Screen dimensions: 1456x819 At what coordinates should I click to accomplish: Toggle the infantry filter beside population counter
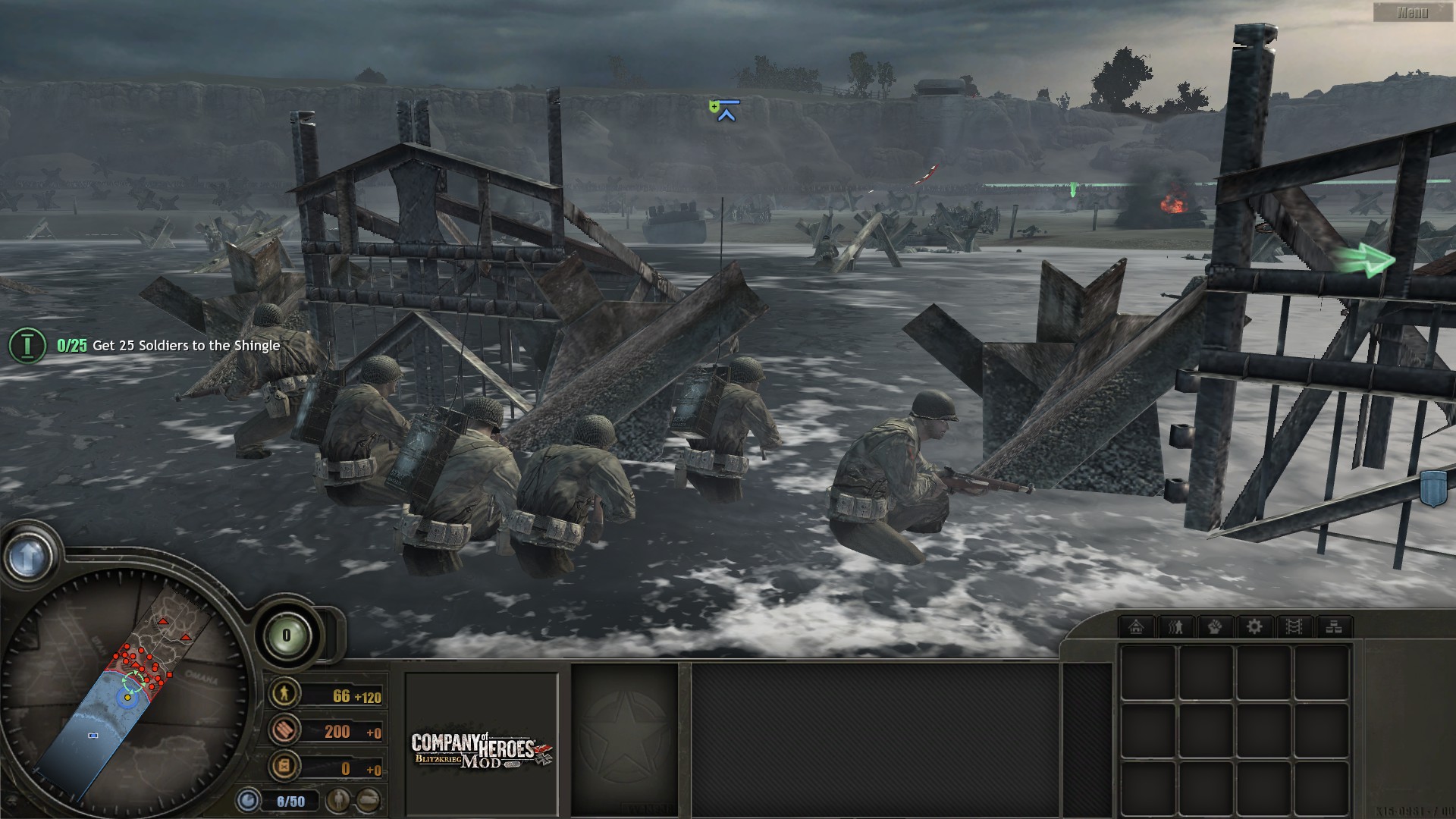(x=338, y=801)
